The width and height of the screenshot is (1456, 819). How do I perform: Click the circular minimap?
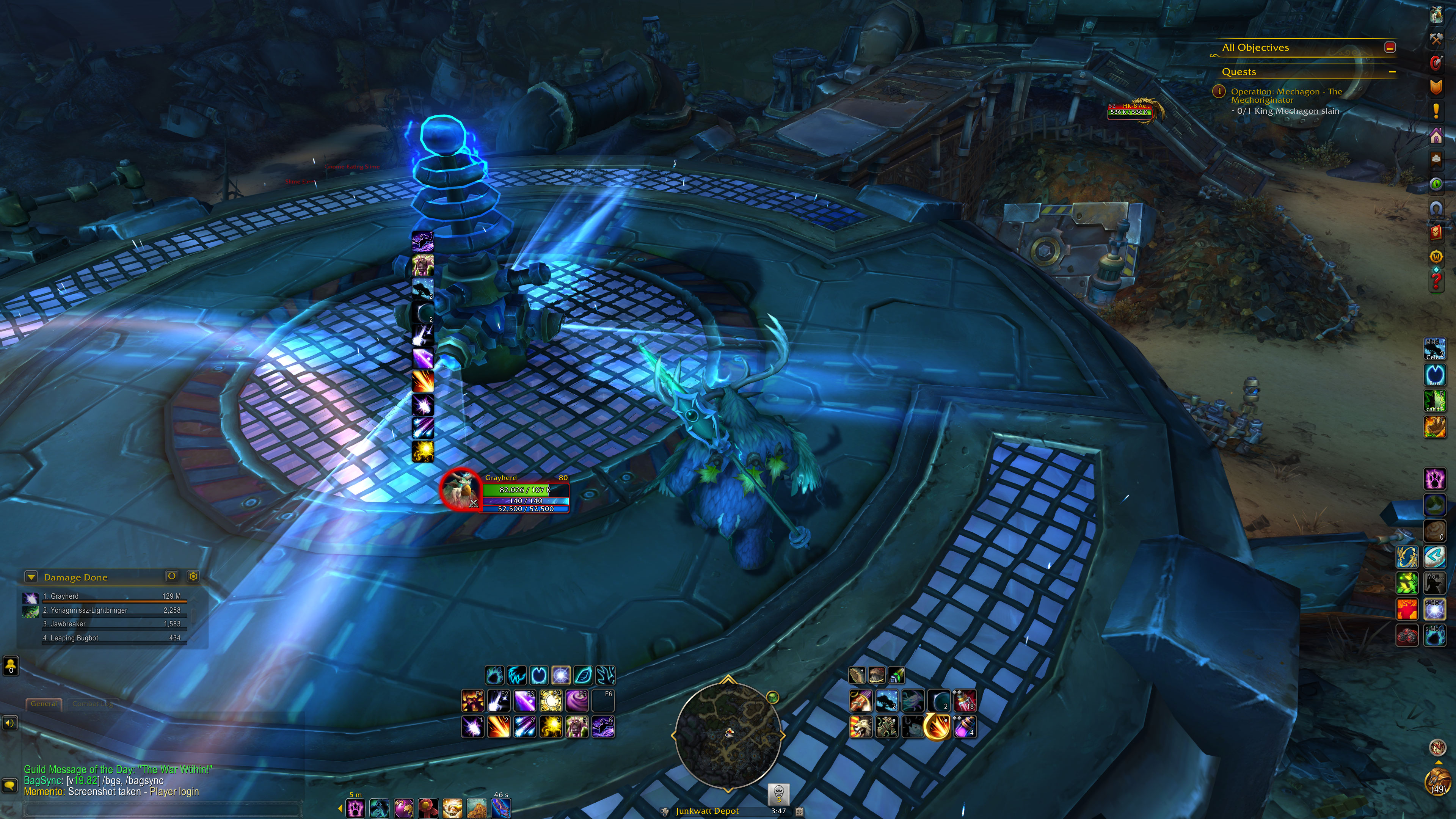coord(728,734)
